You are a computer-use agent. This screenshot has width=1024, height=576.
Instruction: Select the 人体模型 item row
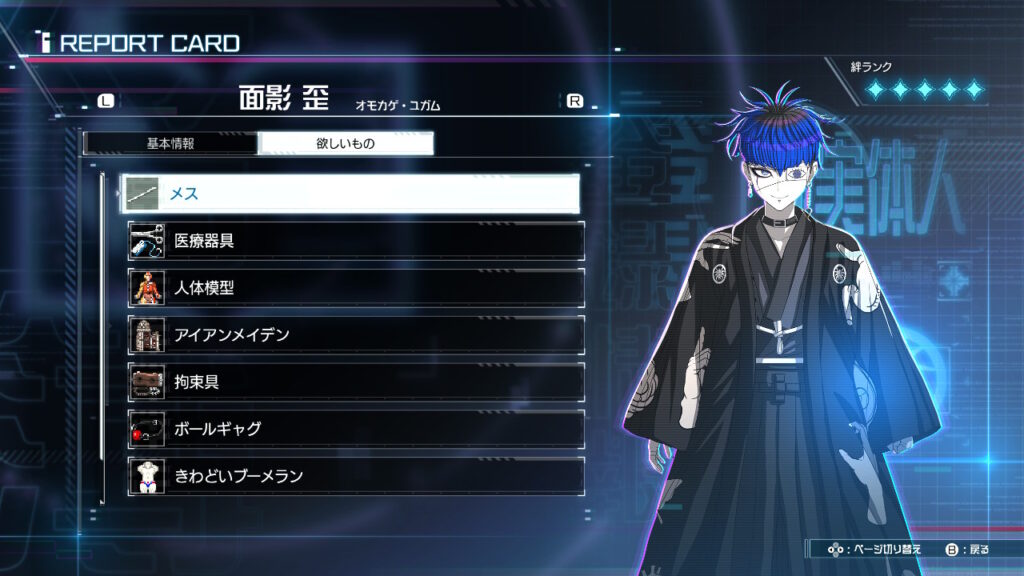coord(356,288)
